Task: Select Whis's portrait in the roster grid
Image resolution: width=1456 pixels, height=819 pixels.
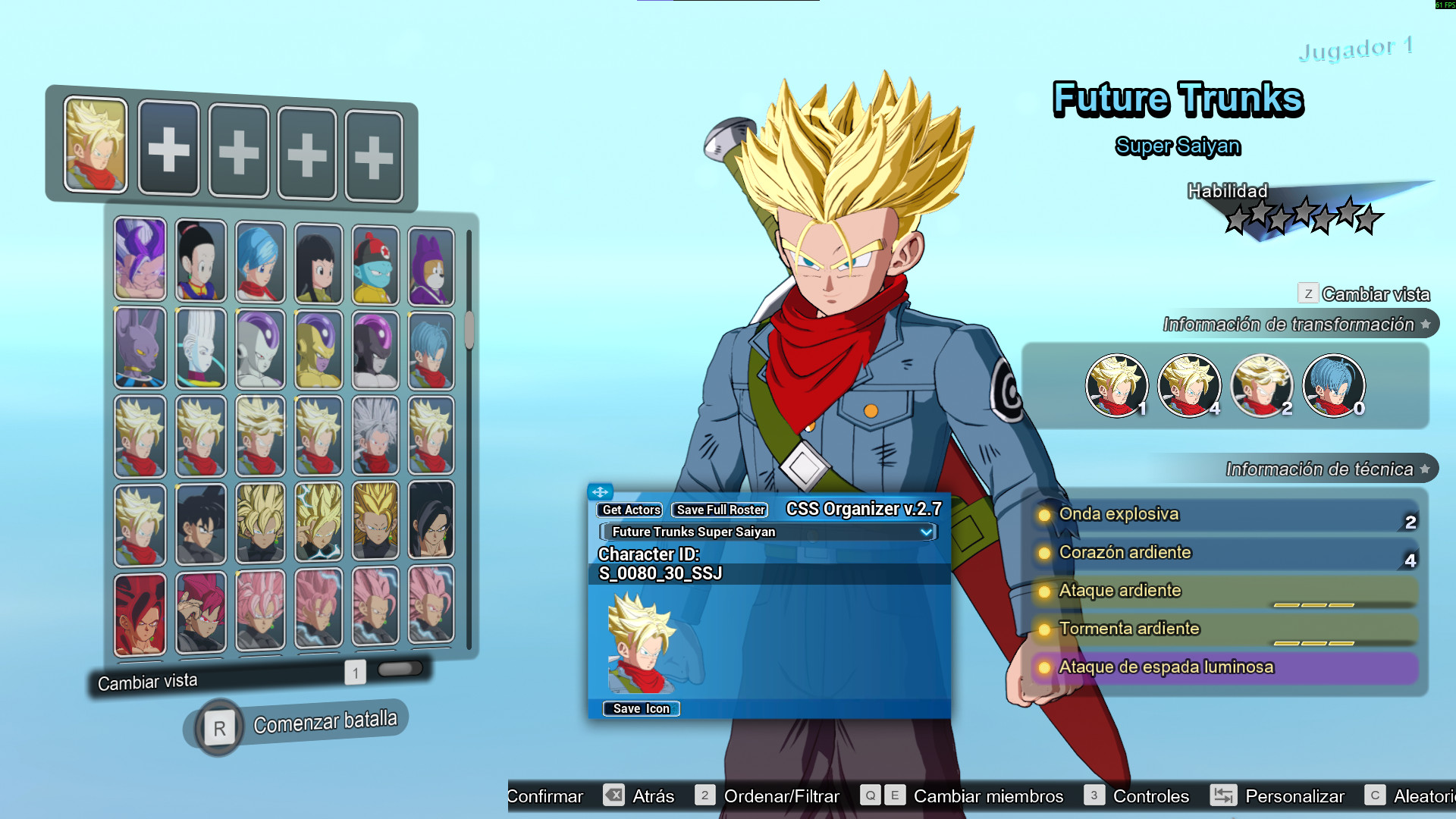Action: coord(199,349)
